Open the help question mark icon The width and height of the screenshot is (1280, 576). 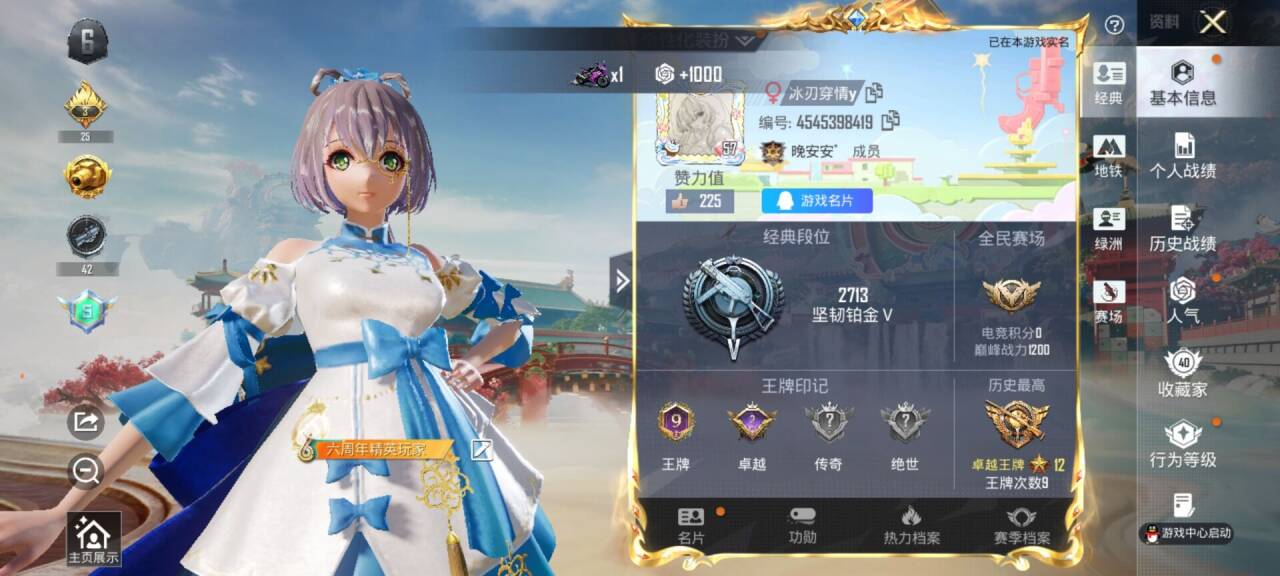click(x=1114, y=25)
